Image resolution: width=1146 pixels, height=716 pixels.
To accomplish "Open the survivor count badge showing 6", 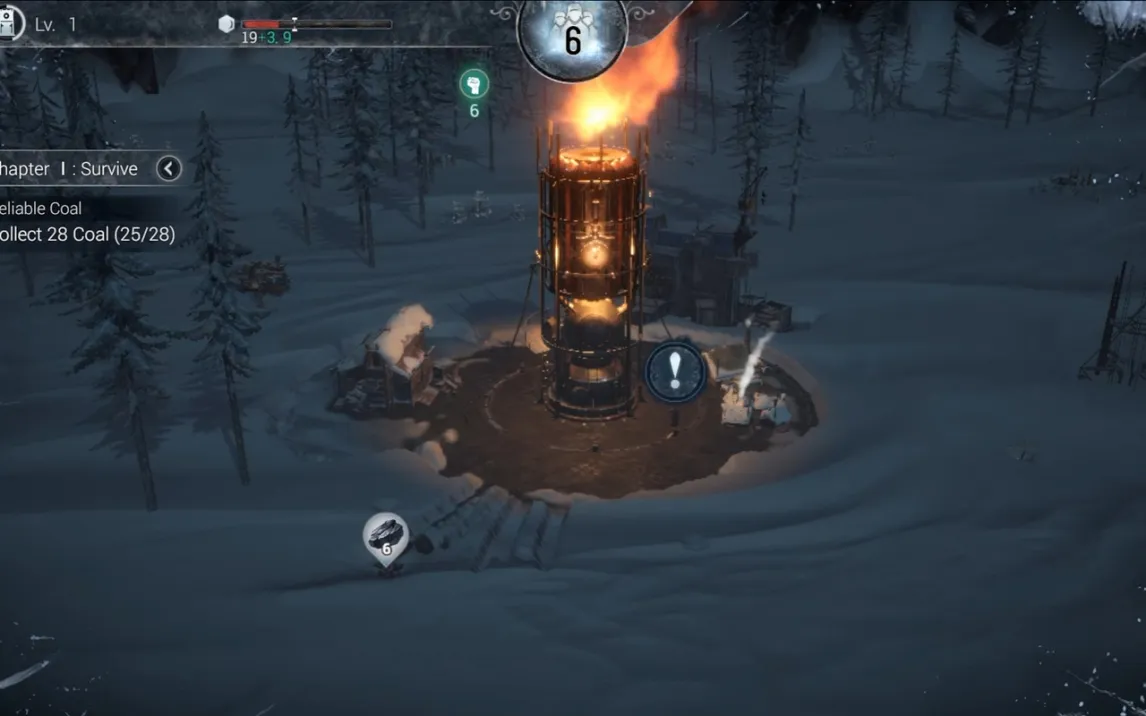I will point(572,35).
